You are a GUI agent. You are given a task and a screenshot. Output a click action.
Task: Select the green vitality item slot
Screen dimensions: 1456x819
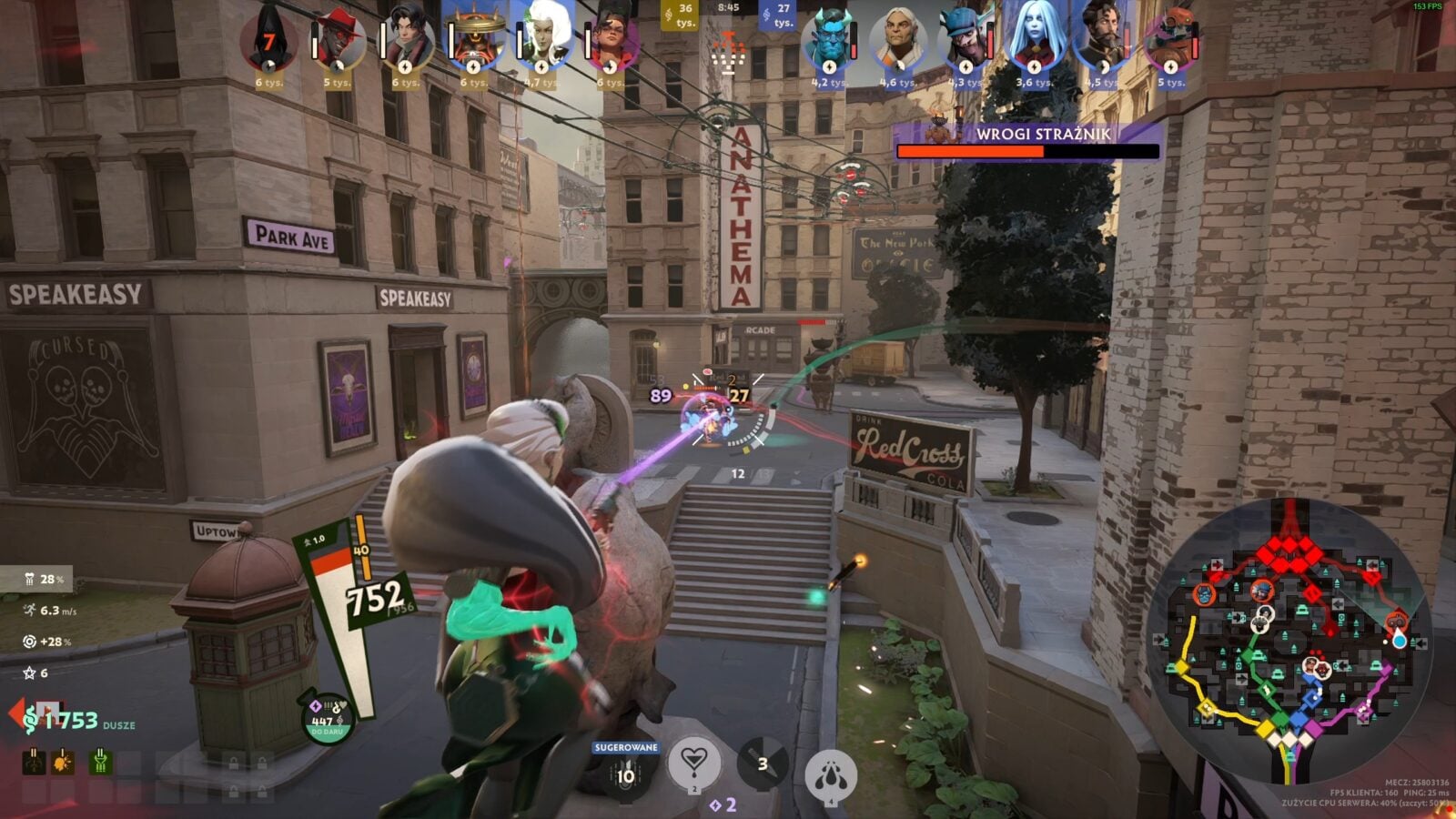tap(100, 762)
